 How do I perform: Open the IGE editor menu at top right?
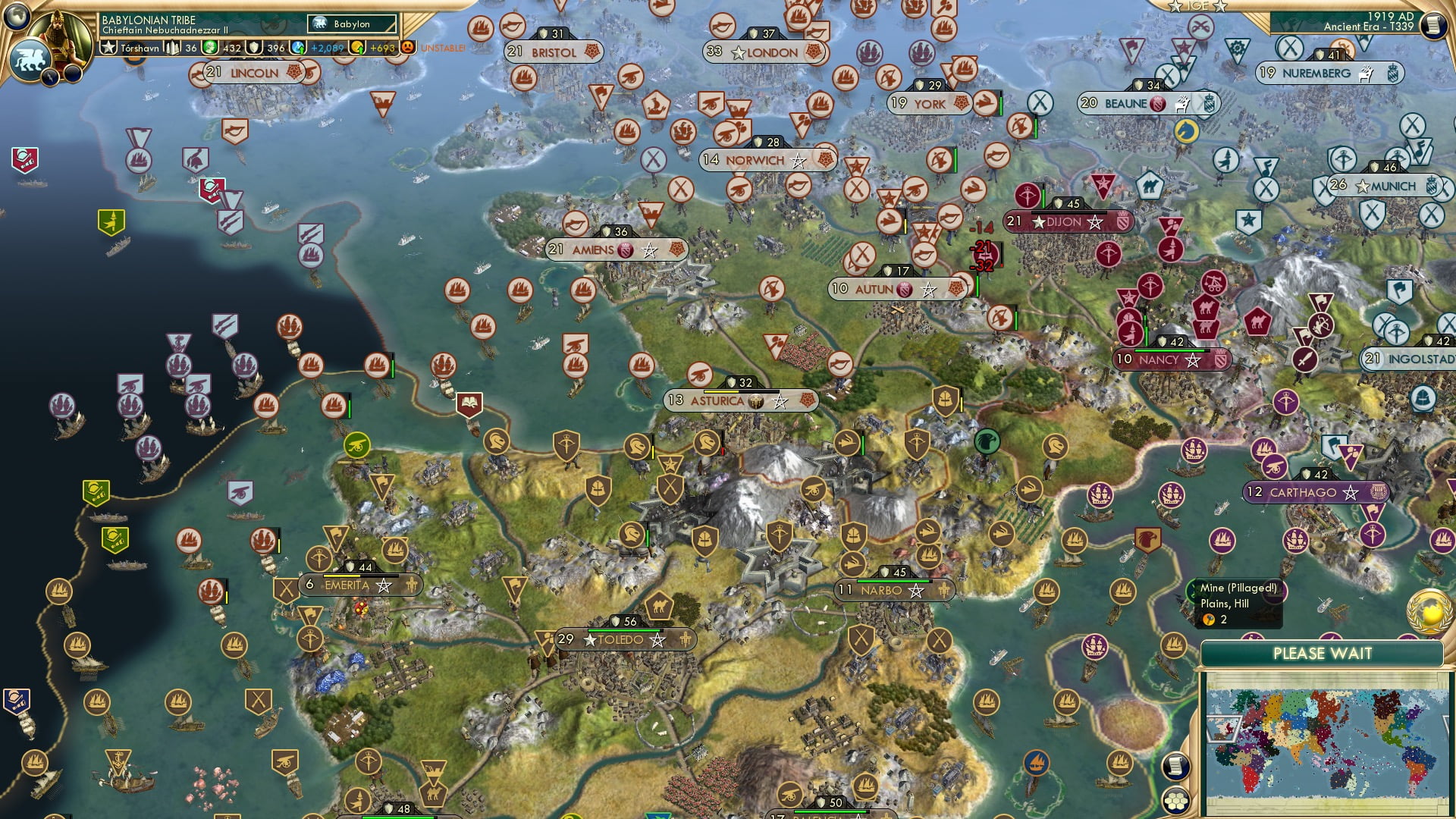pos(1198,7)
